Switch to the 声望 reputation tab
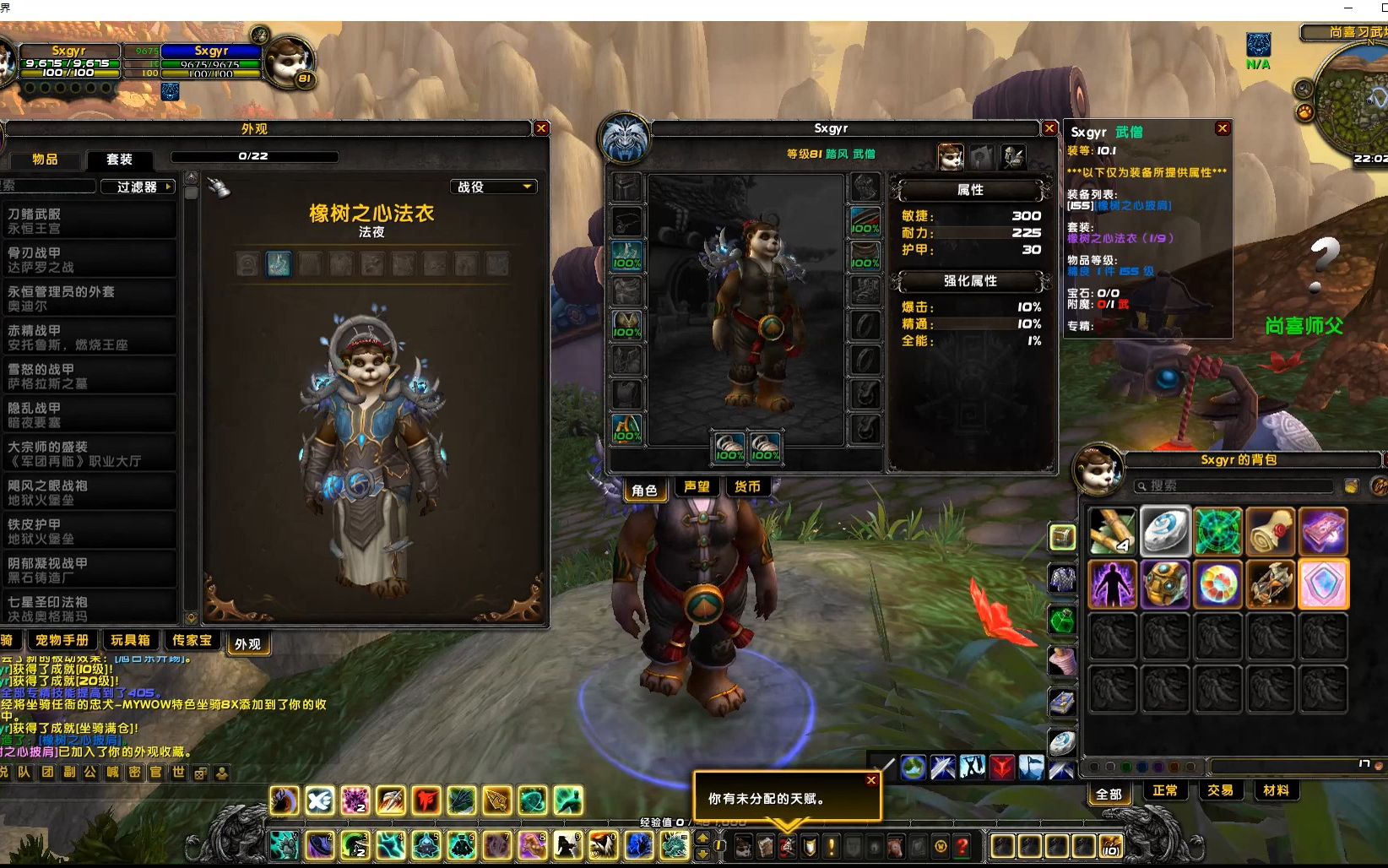Image resolution: width=1388 pixels, height=868 pixels. click(697, 487)
